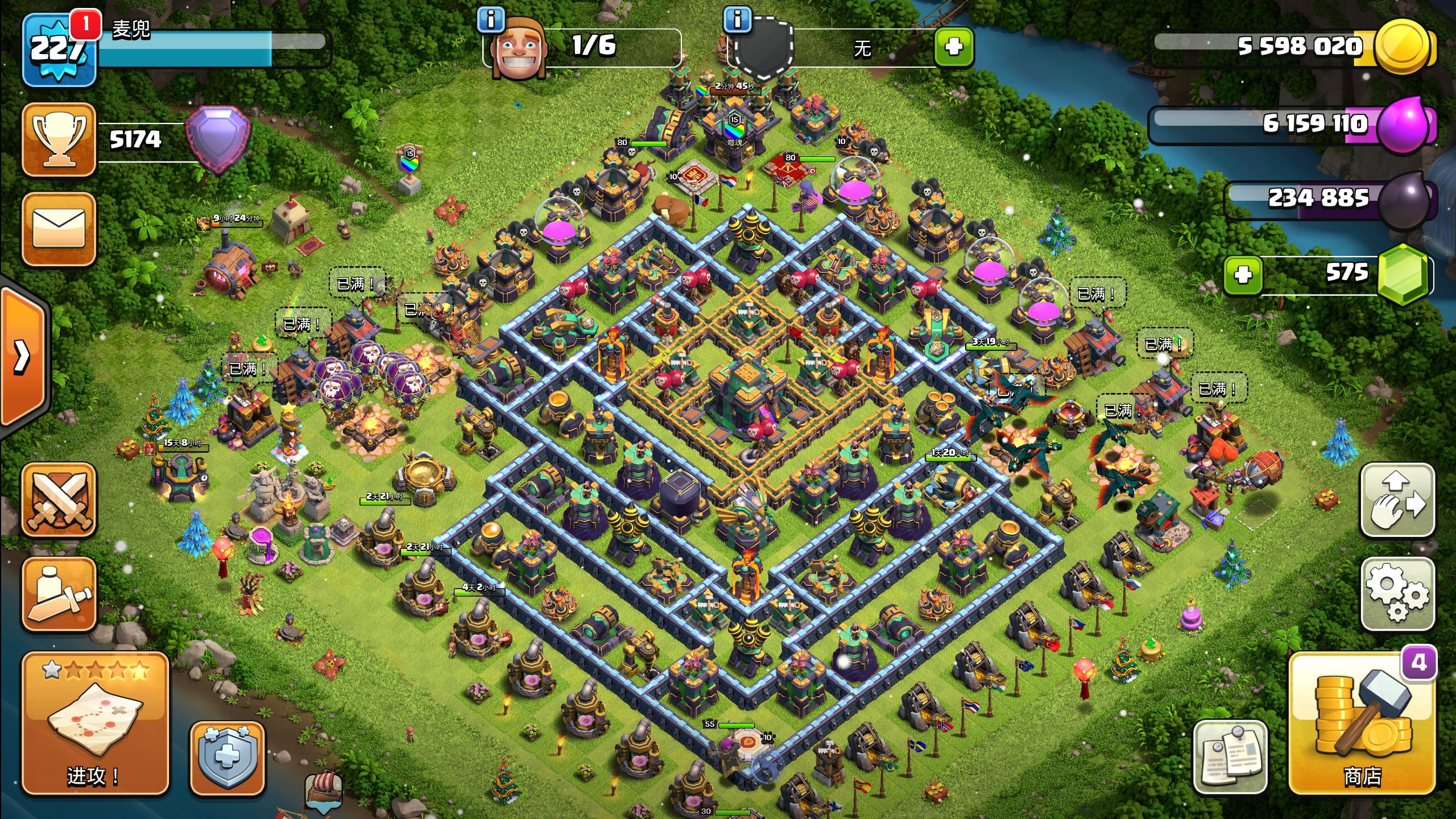Open the army training menu
The width and height of the screenshot is (1456, 819).
pos(59,594)
